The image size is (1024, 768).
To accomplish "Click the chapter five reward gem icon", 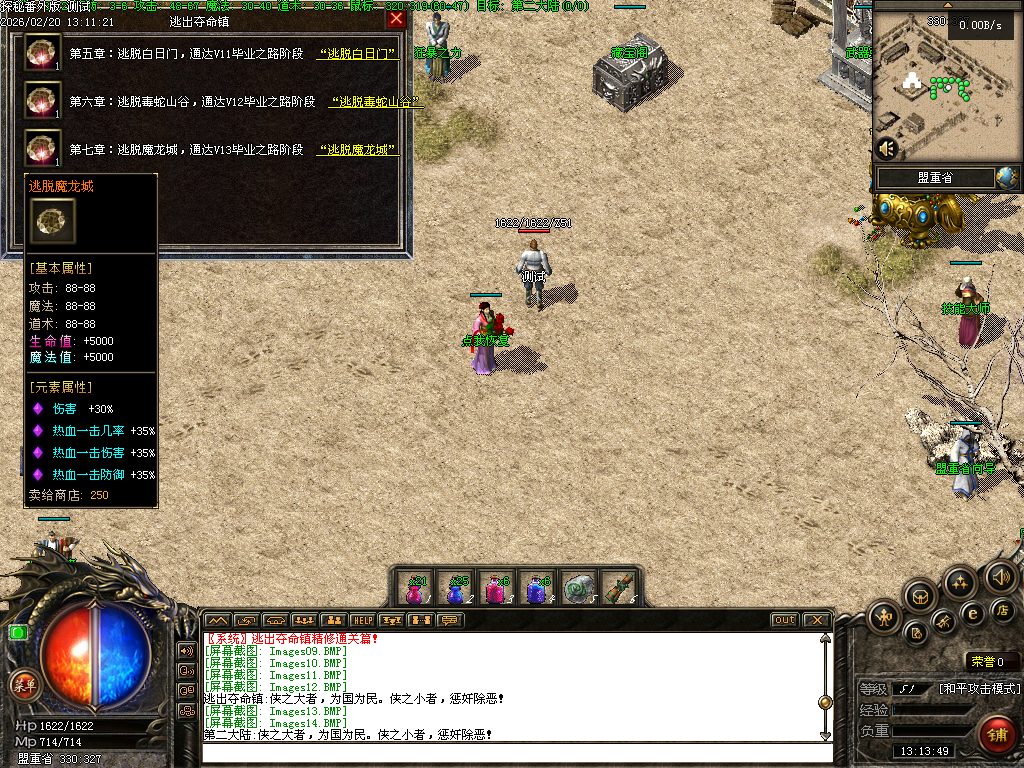I will [x=42, y=53].
